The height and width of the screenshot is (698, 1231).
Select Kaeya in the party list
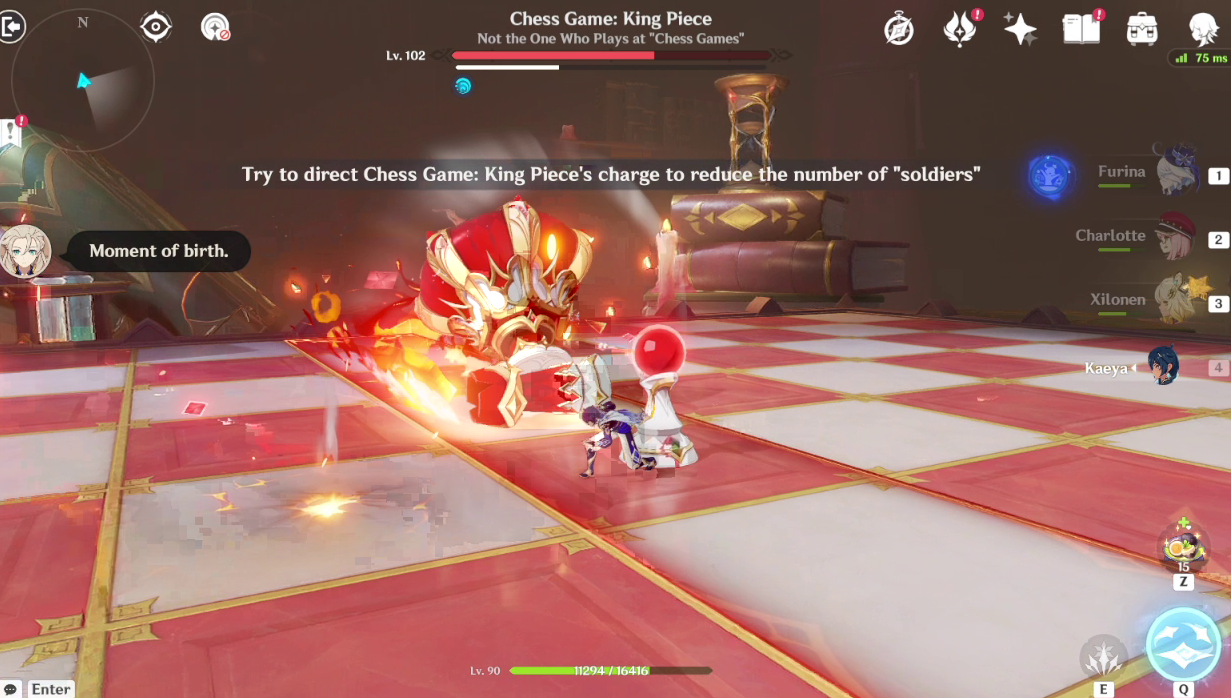[1164, 367]
